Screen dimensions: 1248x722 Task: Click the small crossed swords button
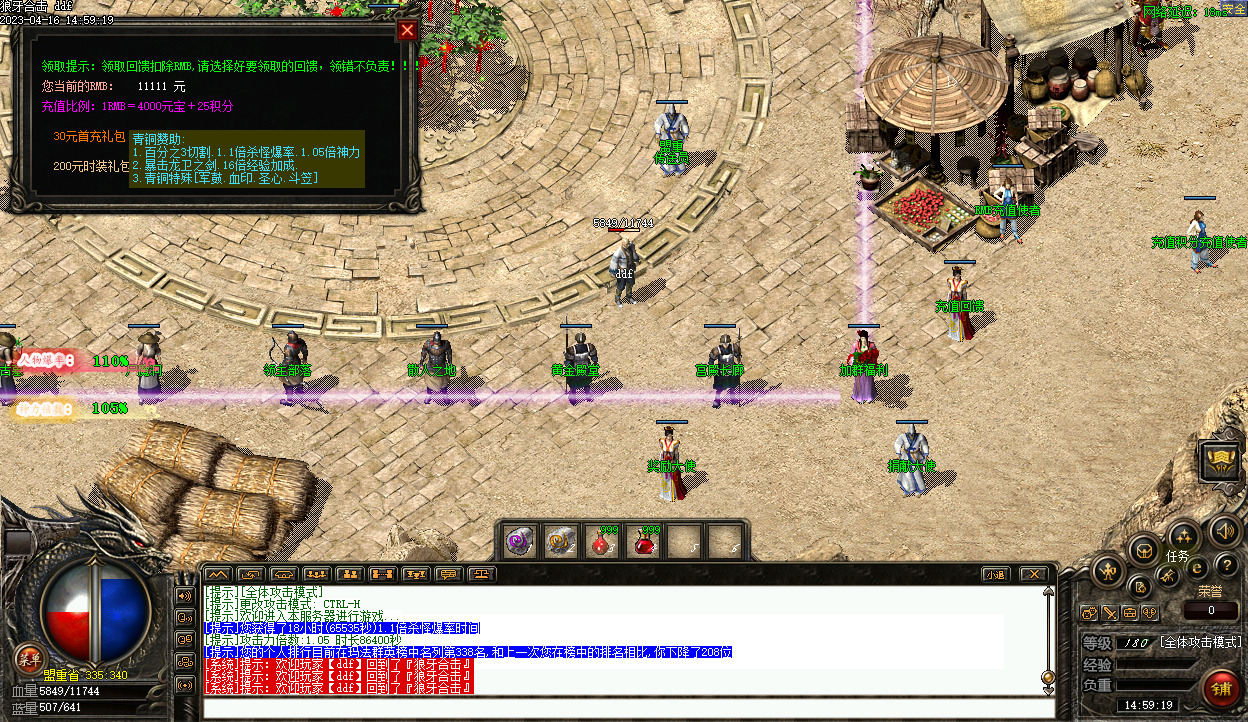(x=1110, y=612)
